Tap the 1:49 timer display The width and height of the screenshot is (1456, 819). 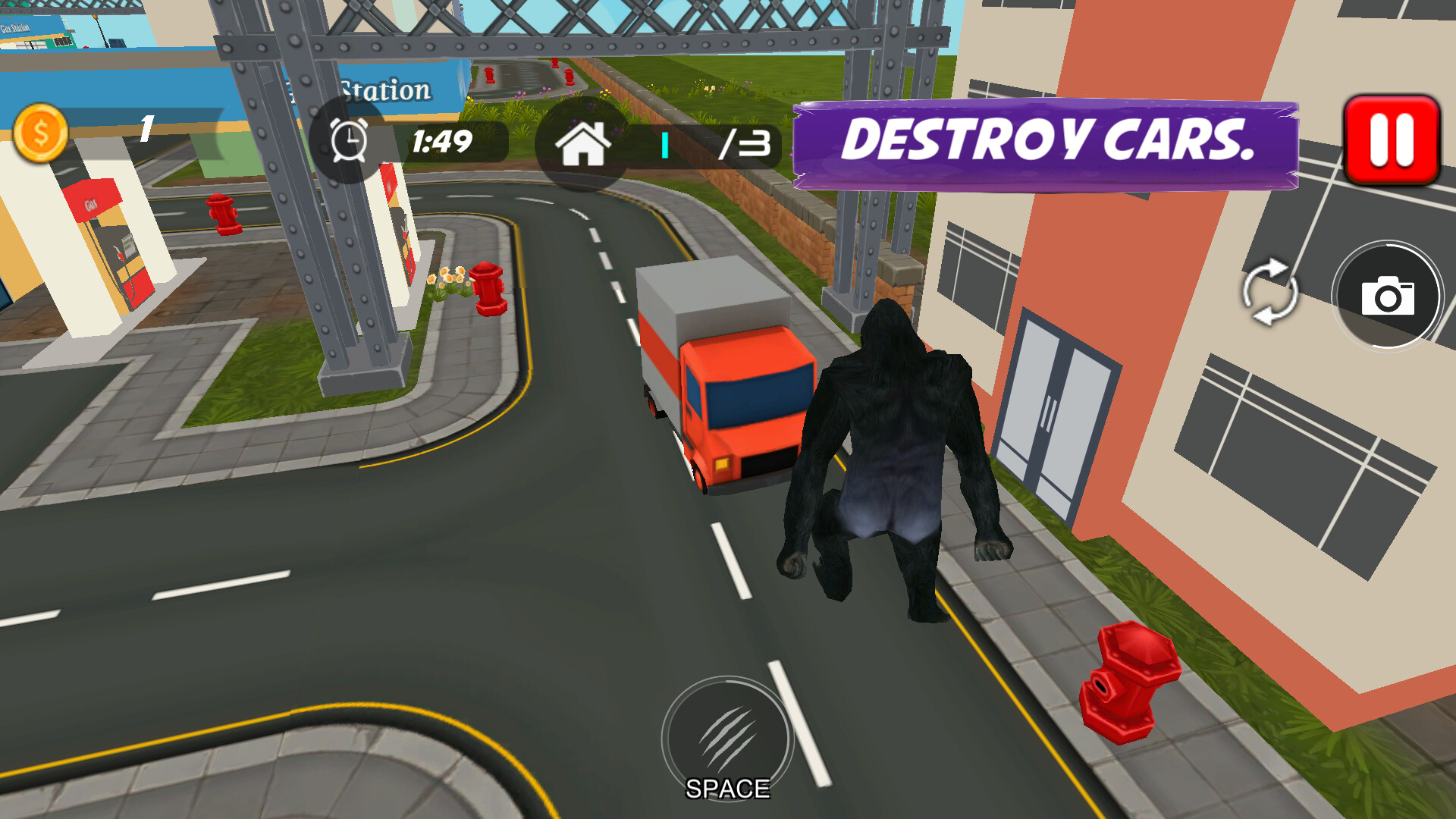pos(442,140)
